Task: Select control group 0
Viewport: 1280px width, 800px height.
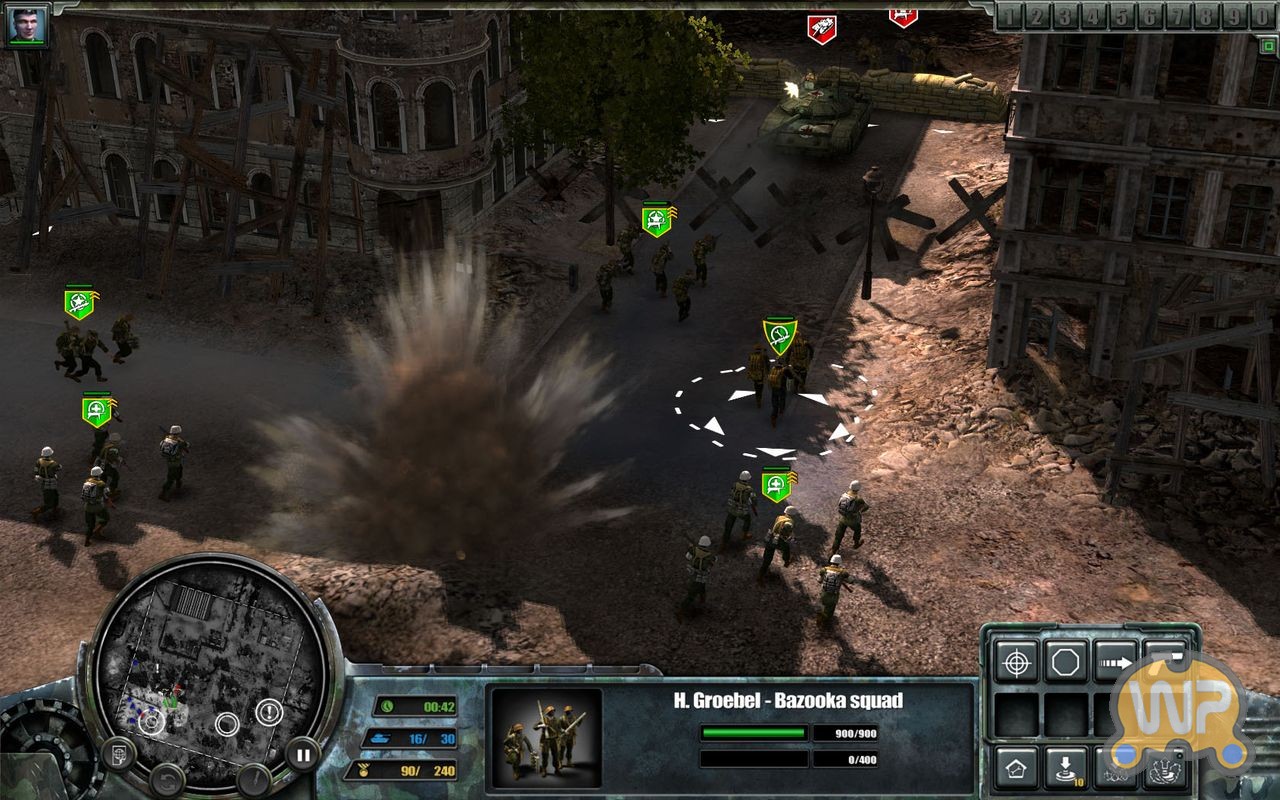Action: pyautogui.click(x=1264, y=17)
